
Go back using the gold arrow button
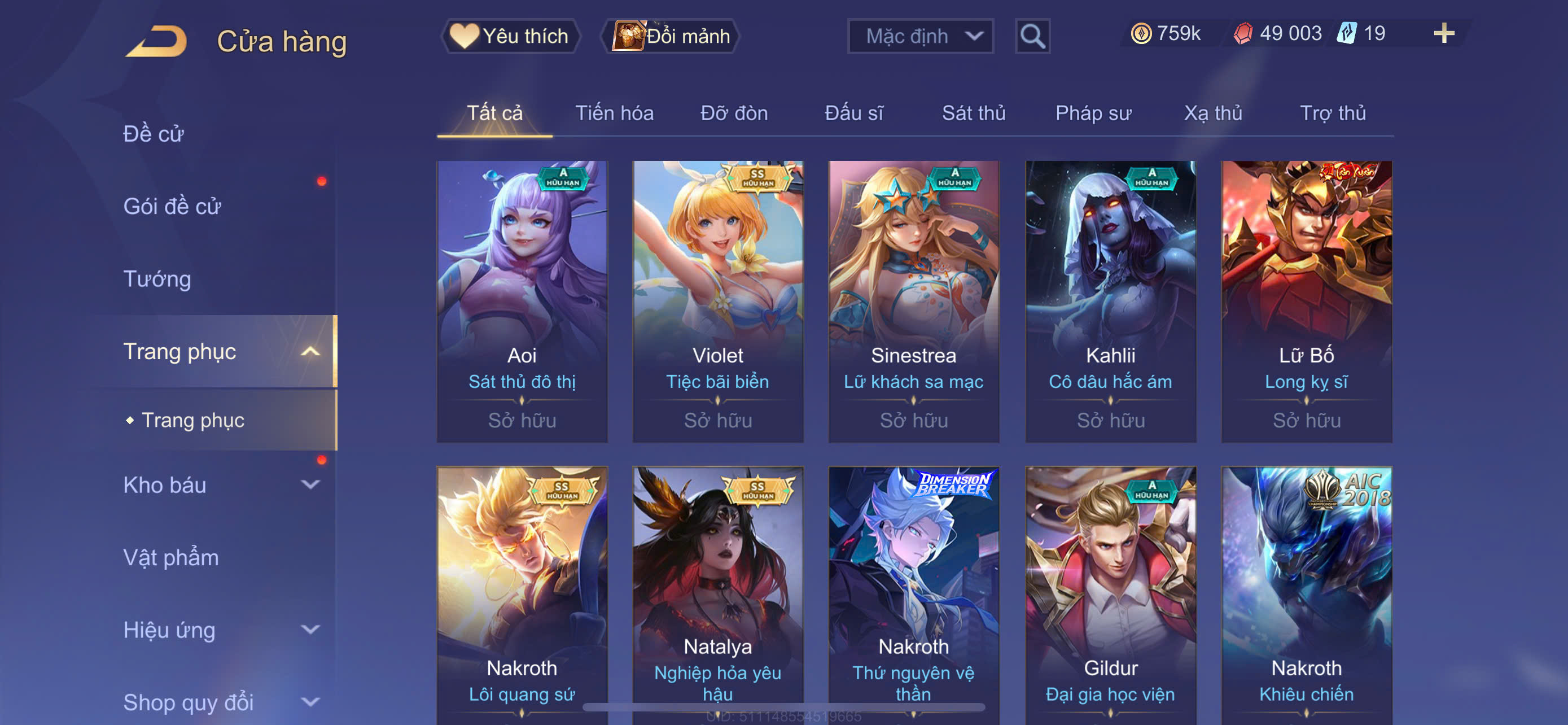pyautogui.click(x=156, y=41)
